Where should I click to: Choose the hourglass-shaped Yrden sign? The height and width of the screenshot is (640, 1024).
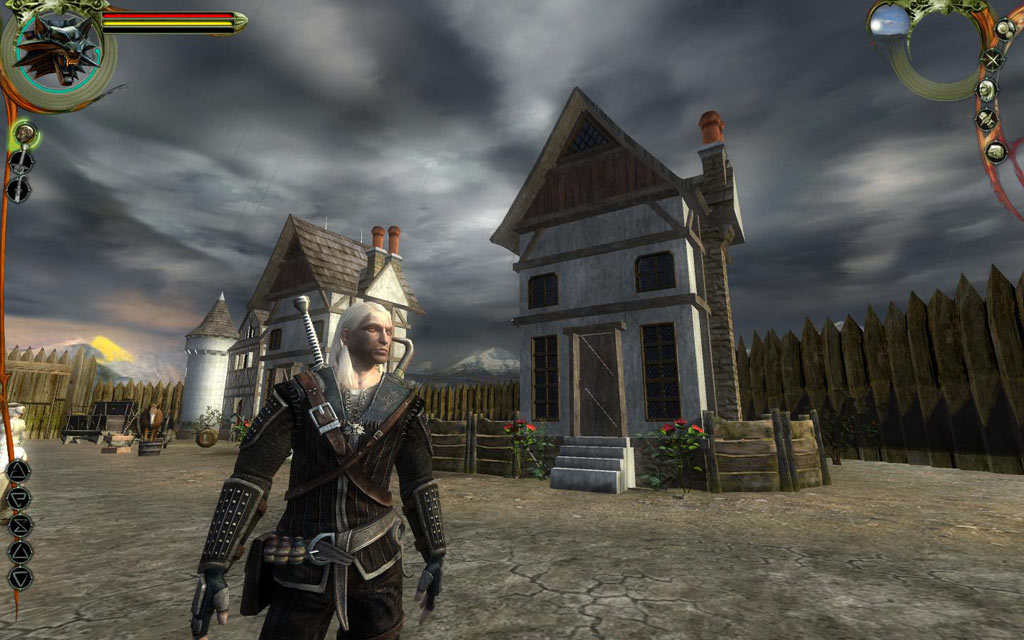[20, 524]
